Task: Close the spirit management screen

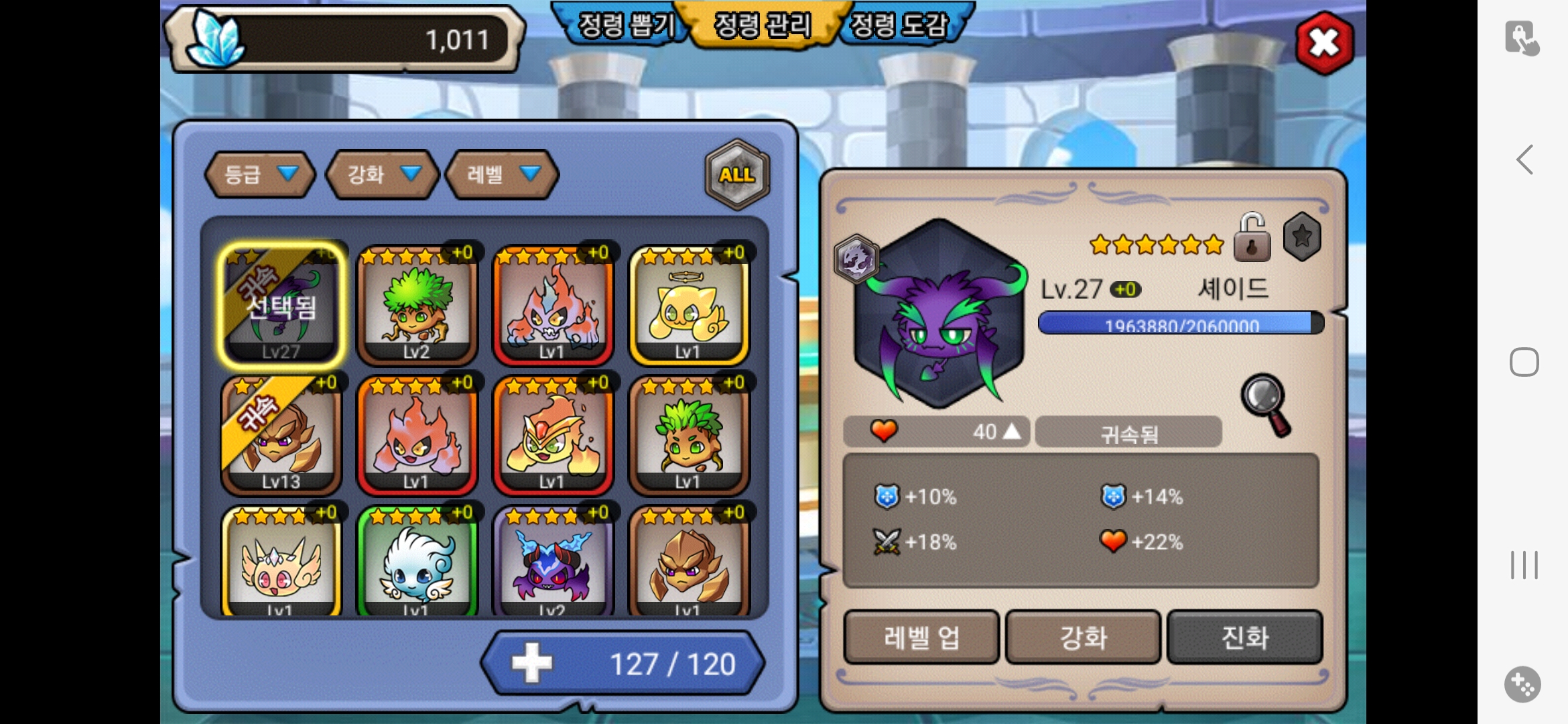Action: (x=1324, y=43)
